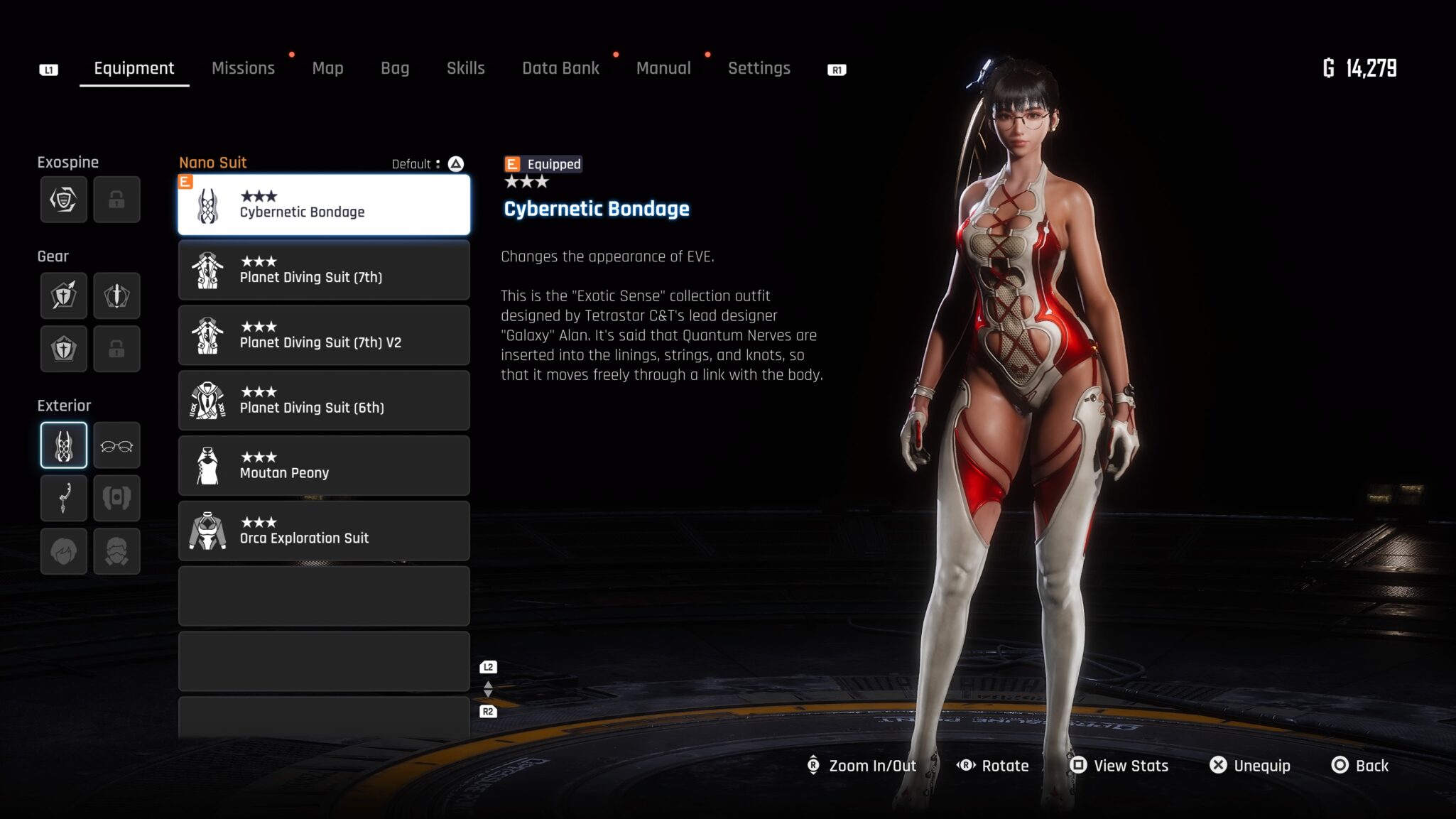Select the Planet Diving Suit (6th) row
1456x819 pixels.
324,401
